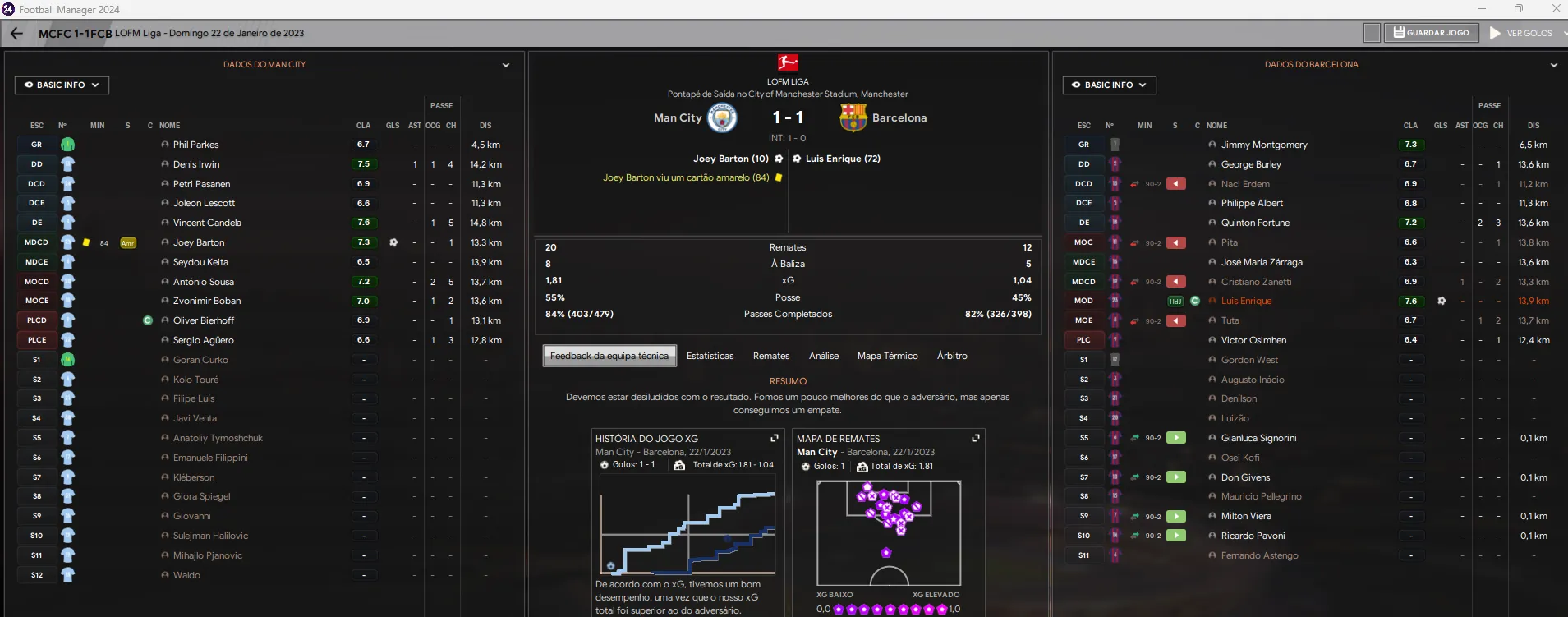Click the Barcelona club name
Image resolution: width=1568 pixels, height=617 pixels.
click(x=899, y=117)
